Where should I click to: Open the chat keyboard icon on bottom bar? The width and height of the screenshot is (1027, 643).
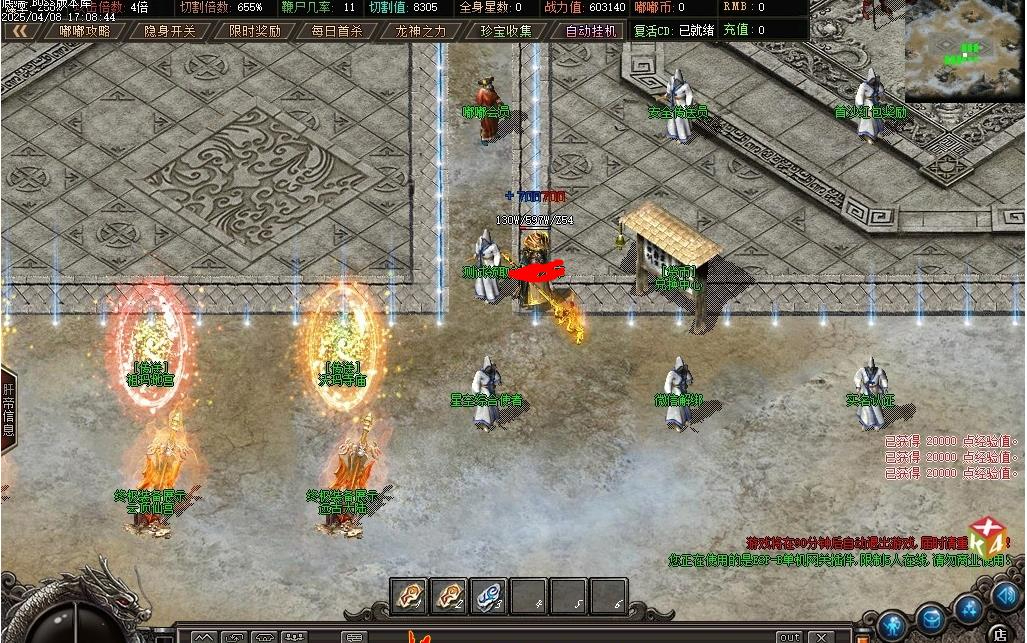(x=355, y=637)
